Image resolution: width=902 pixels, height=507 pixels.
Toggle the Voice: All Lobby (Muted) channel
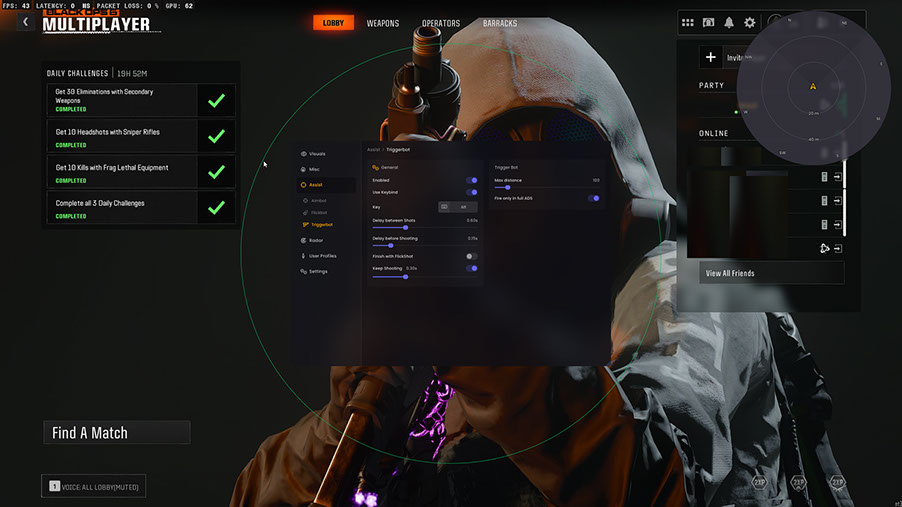pyautogui.click(x=93, y=486)
